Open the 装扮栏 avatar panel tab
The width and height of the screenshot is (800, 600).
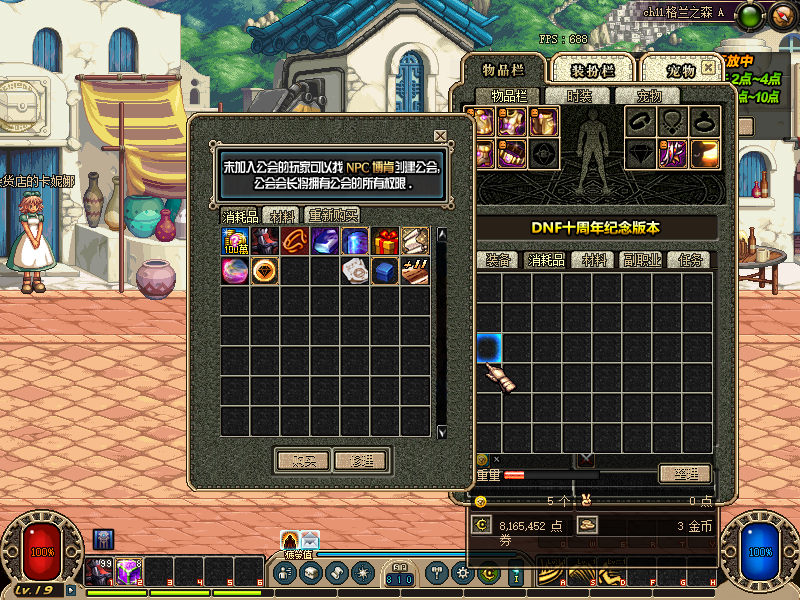click(x=592, y=70)
